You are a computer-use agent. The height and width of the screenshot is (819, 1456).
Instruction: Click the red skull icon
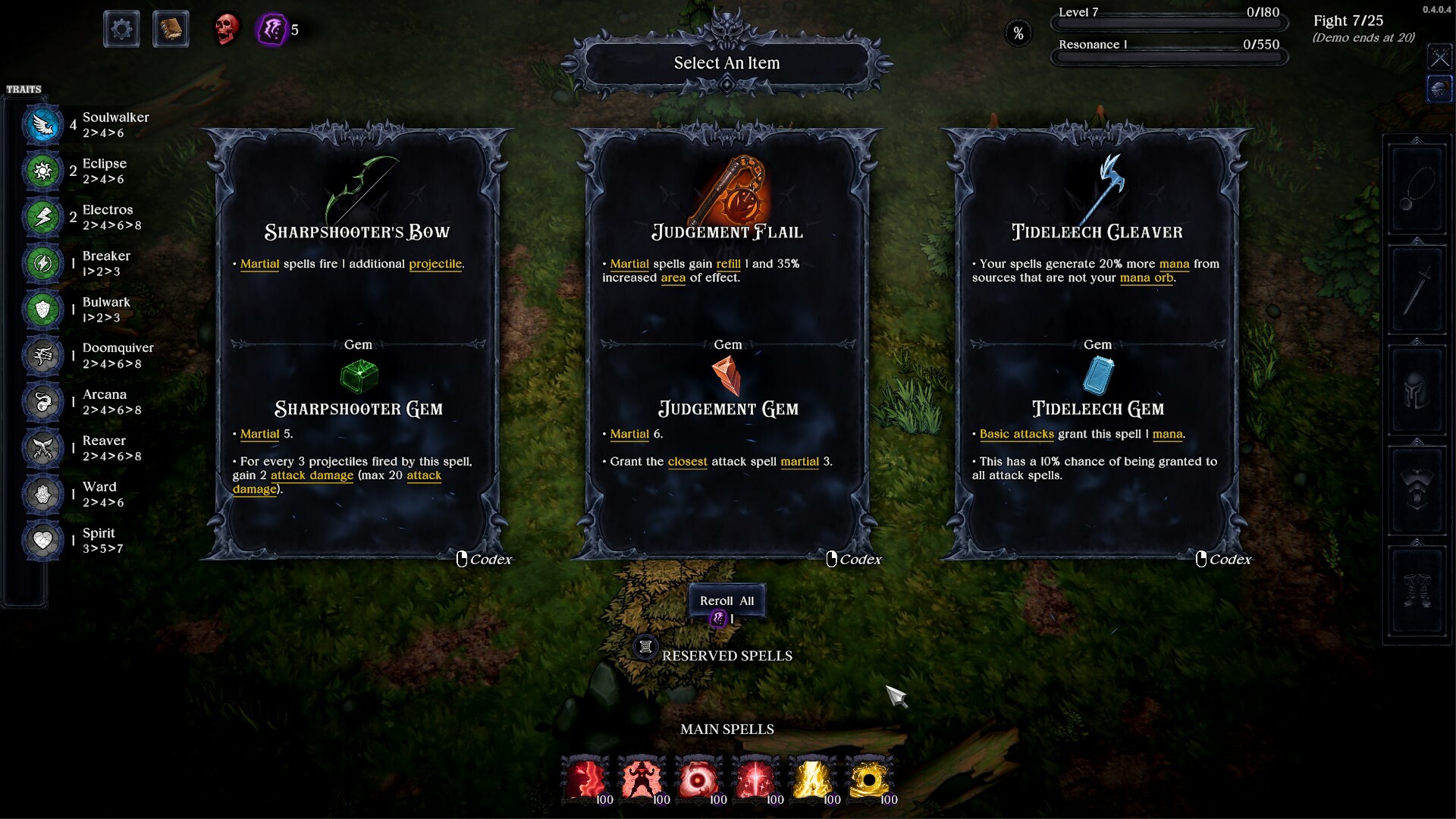point(225,30)
